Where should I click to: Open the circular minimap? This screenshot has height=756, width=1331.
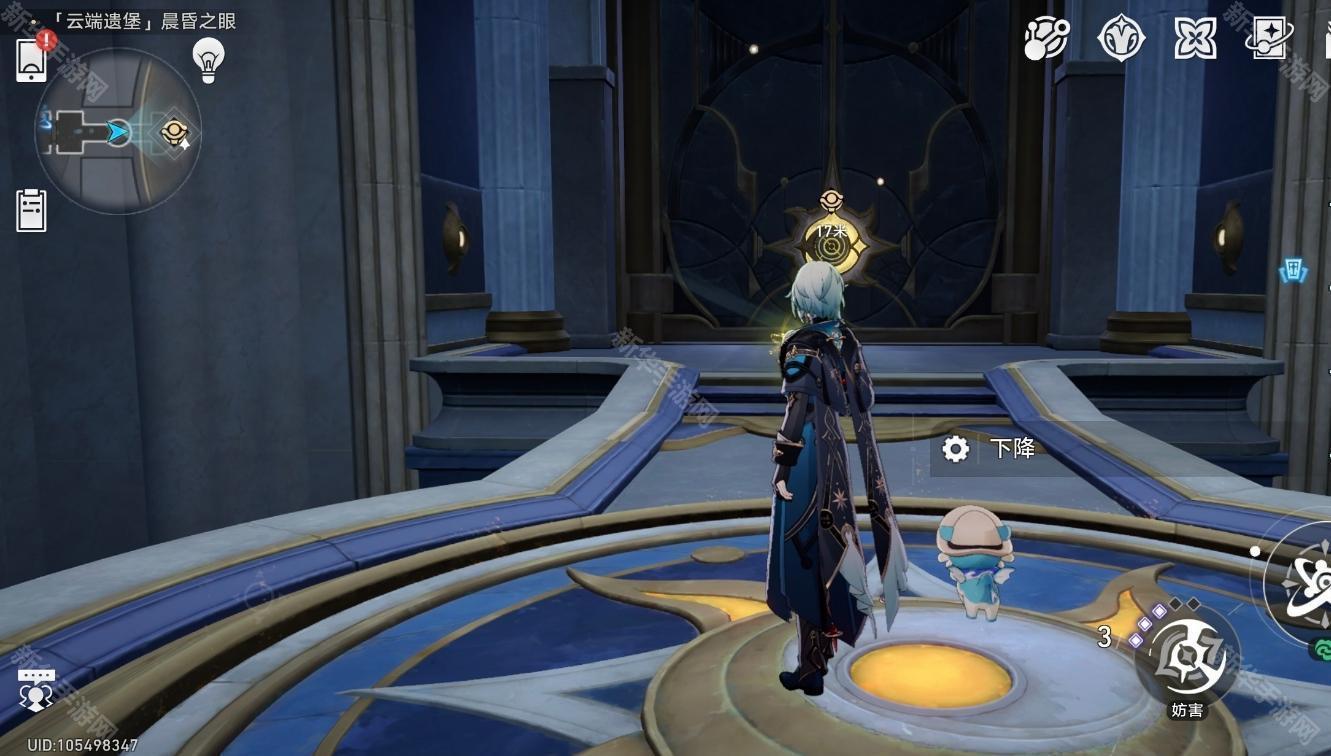point(117,131)
